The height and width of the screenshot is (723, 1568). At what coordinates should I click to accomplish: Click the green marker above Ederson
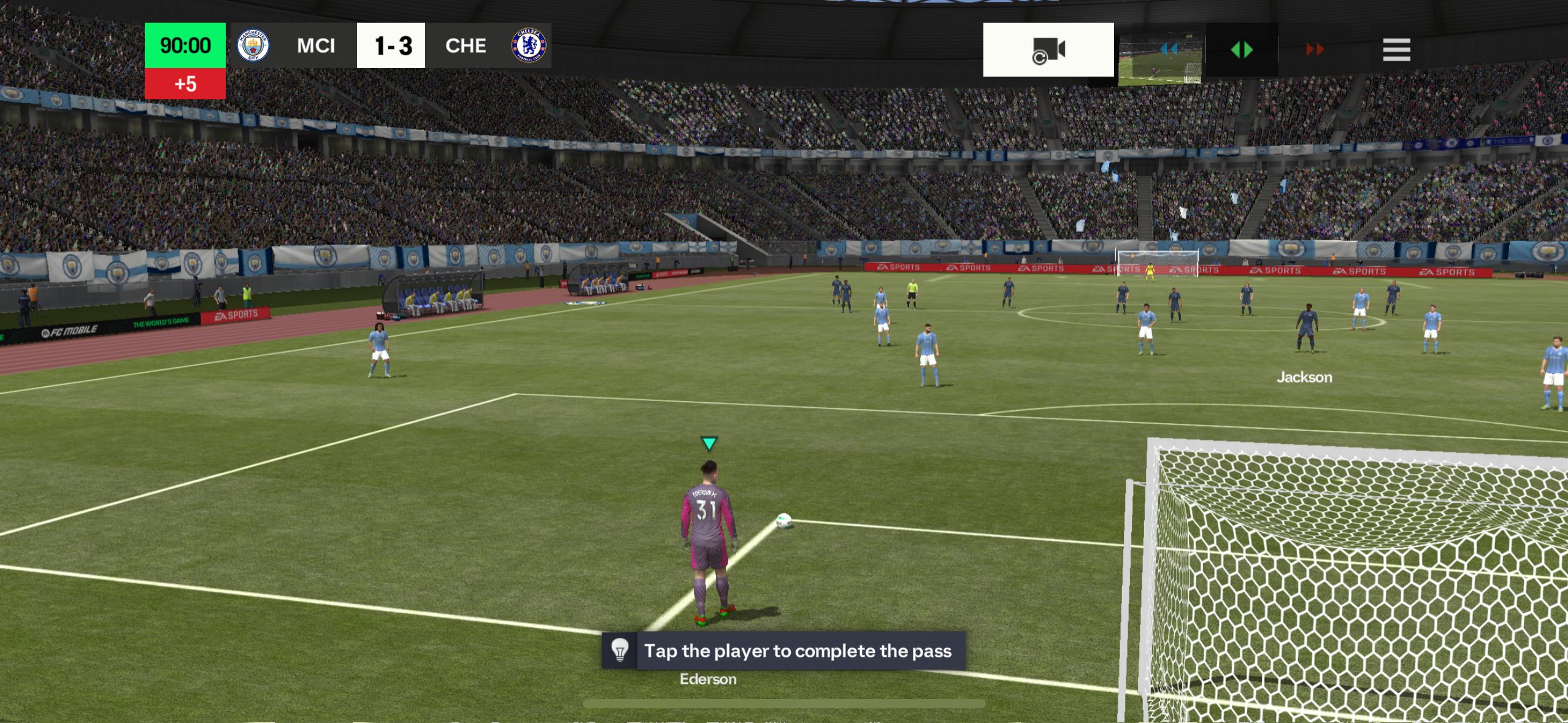pyautogui.click(x=709, y=443)
